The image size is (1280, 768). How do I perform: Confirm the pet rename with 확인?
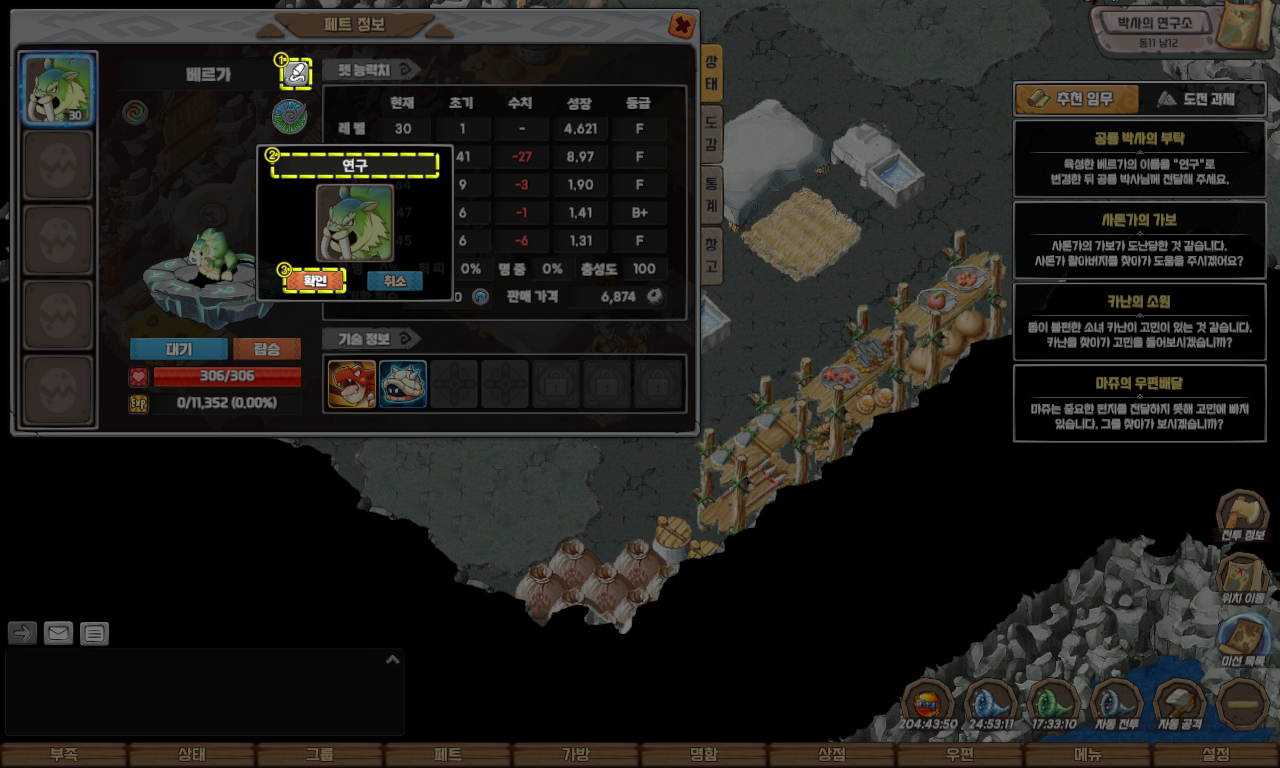coord(315,281)
